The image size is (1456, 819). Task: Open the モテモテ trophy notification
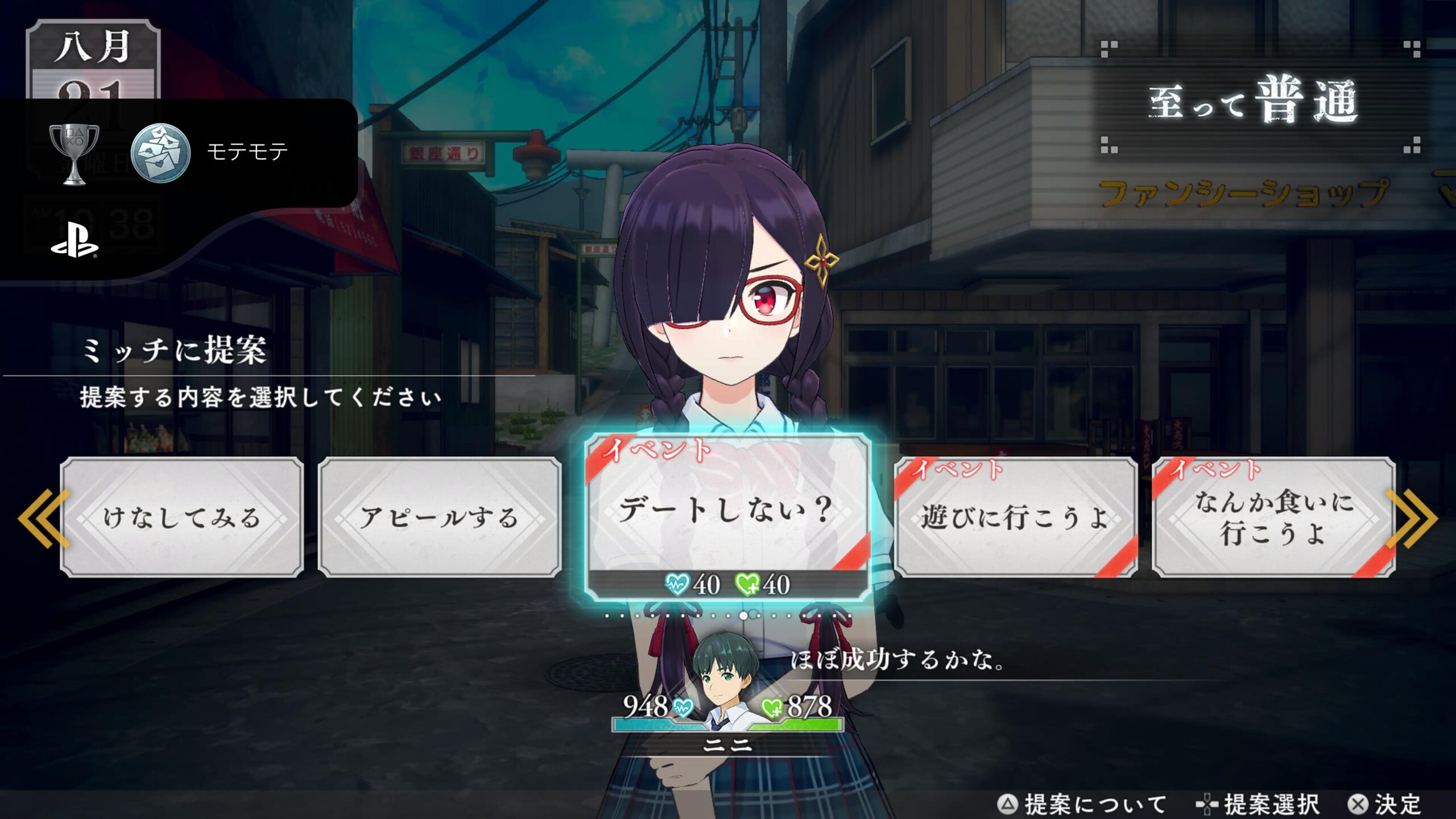179,152
